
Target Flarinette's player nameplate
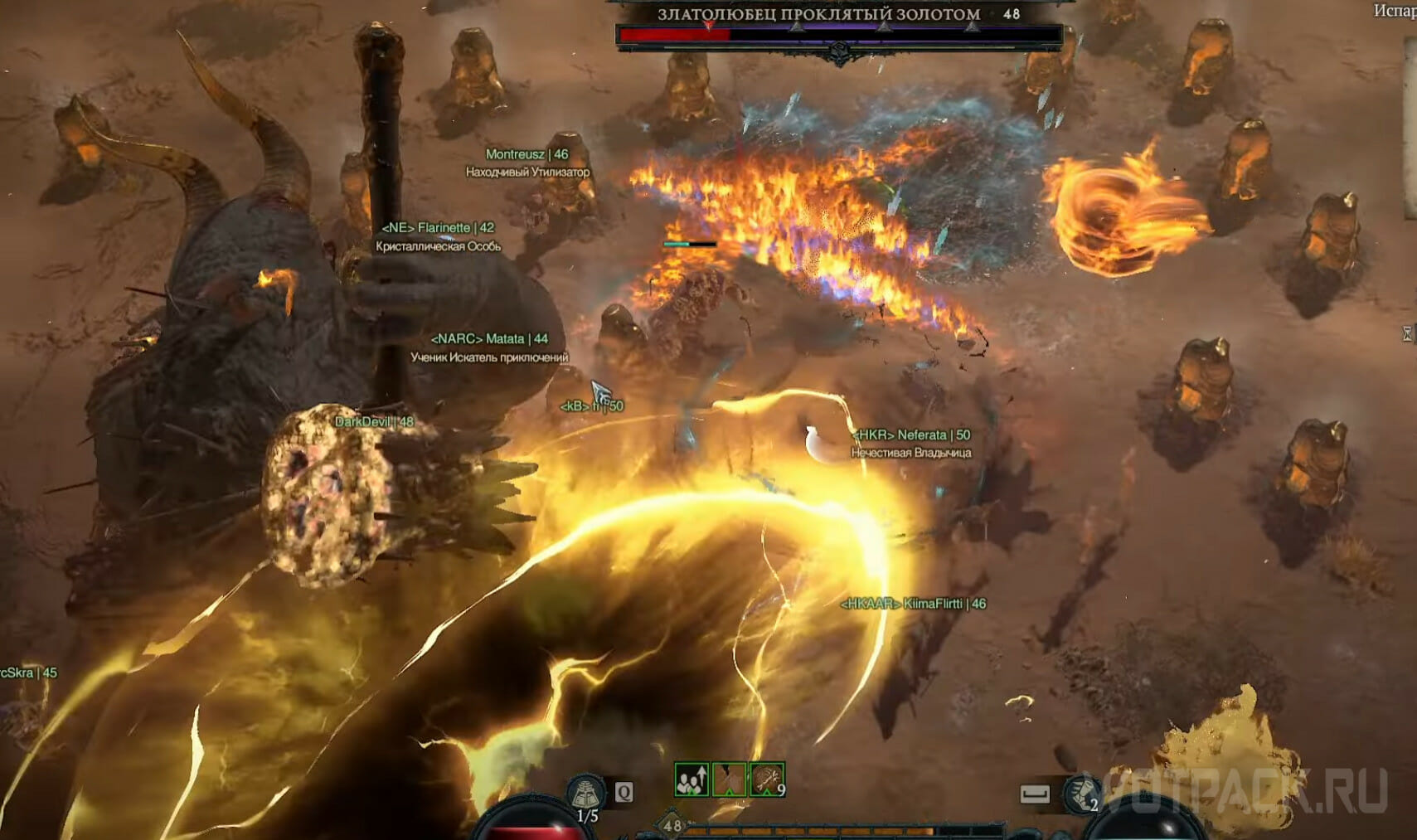coord(437,228)
